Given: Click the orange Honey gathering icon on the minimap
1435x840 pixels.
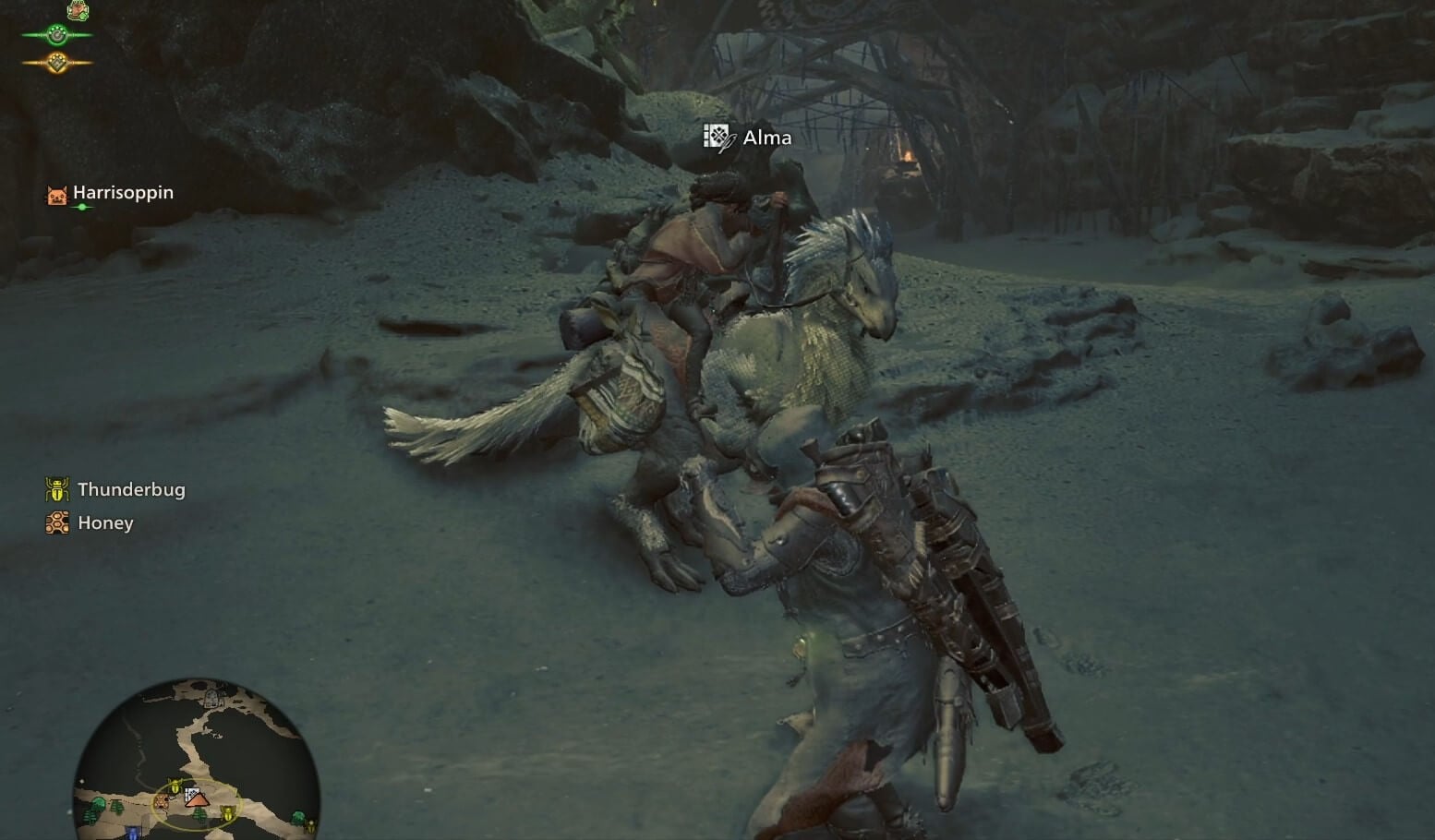Looking at the screenshot, I should [162, 801].
